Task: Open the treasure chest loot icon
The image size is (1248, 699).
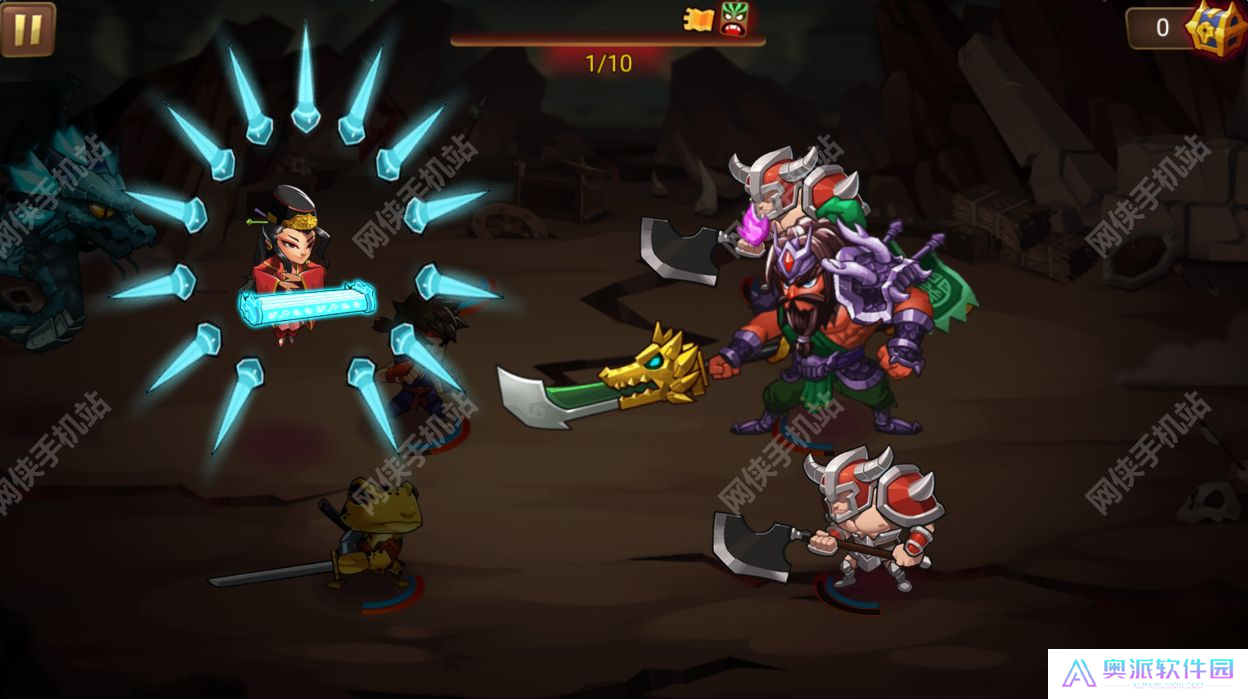Action: 1215,27
